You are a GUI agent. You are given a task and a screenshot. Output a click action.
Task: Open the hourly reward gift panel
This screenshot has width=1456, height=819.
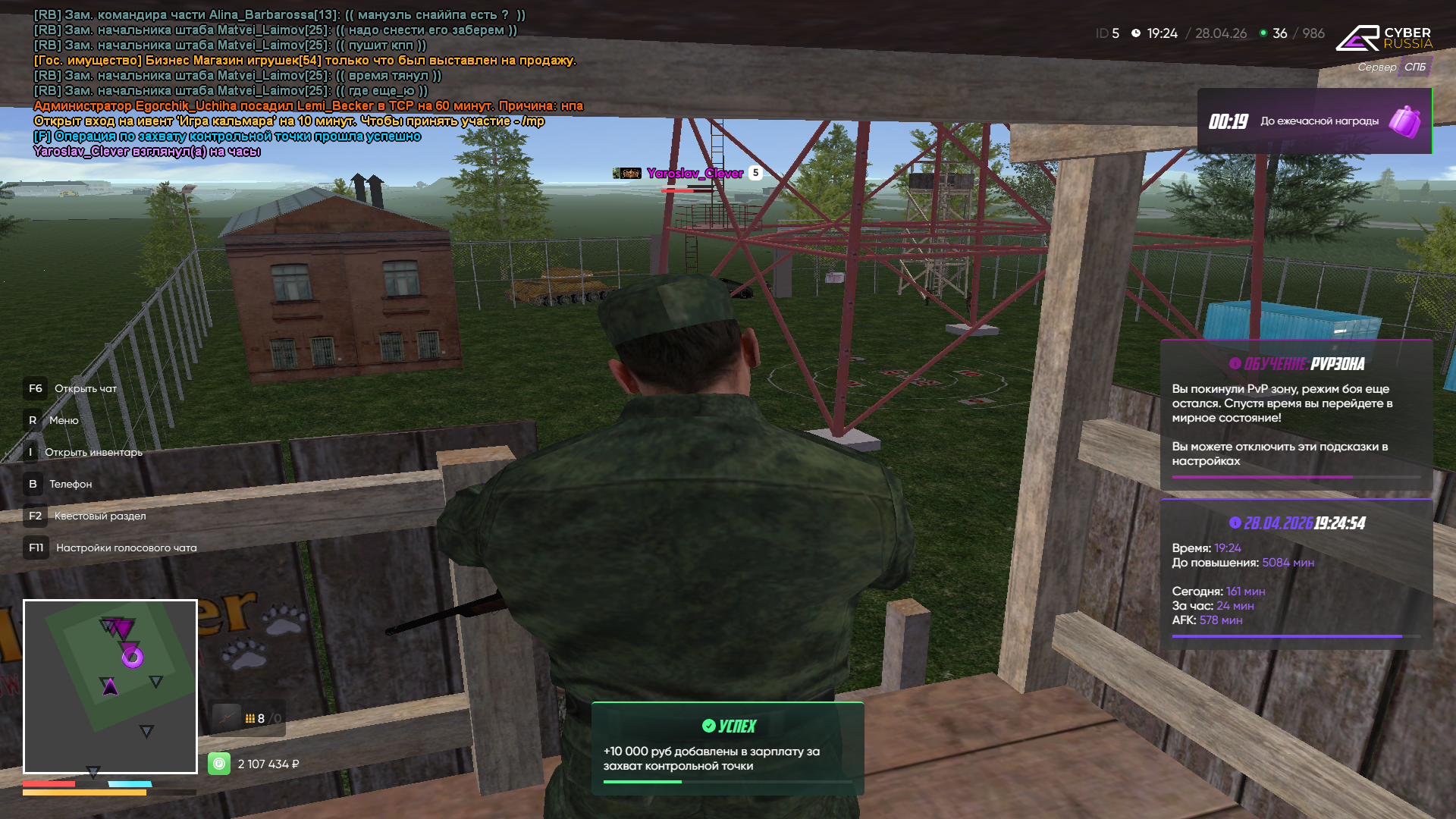[x=1314, y=121]
